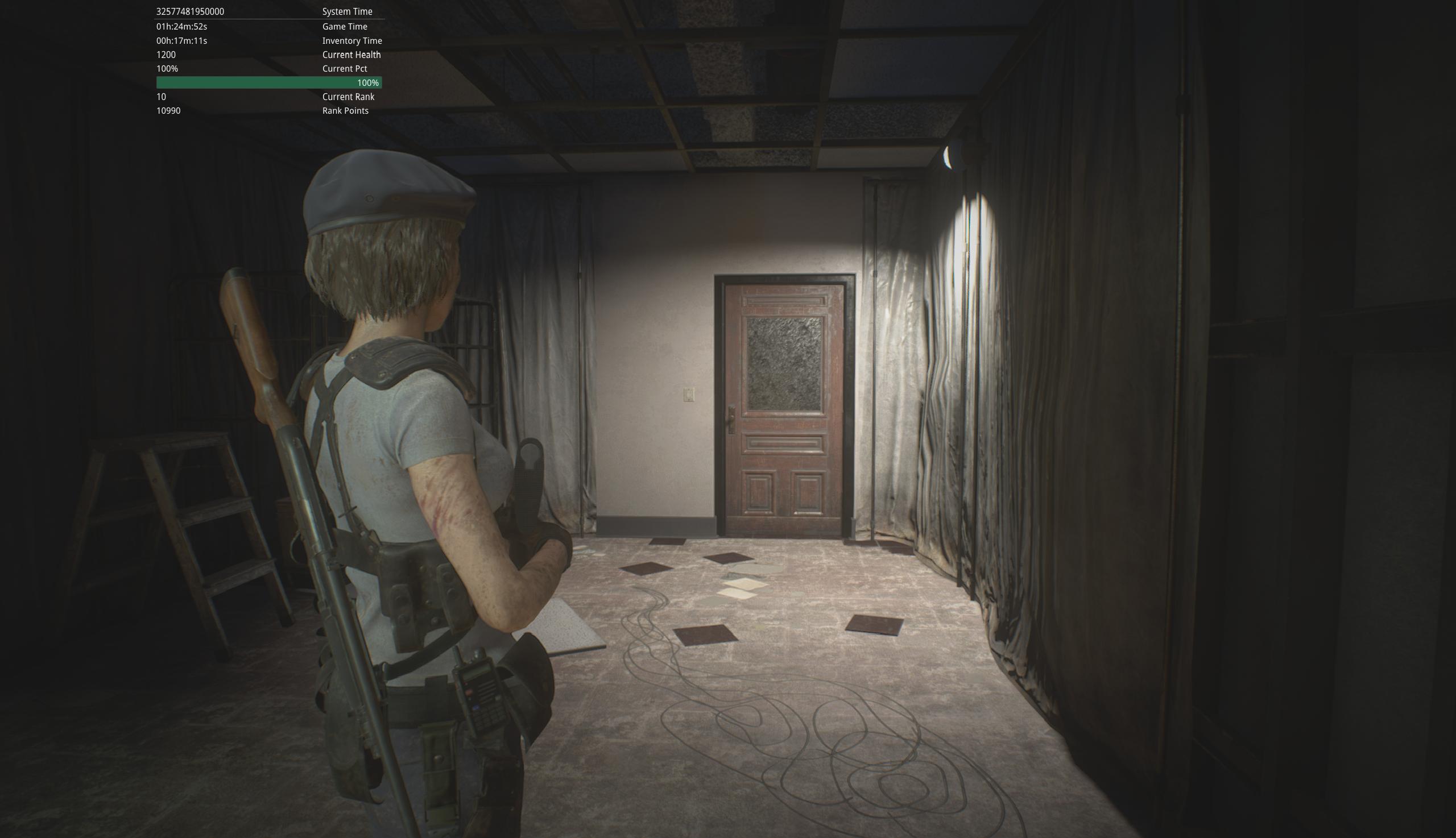Viewport: 1456px width, 838px height.
Task: Click the Current Health label
Action: coord(351,54)
